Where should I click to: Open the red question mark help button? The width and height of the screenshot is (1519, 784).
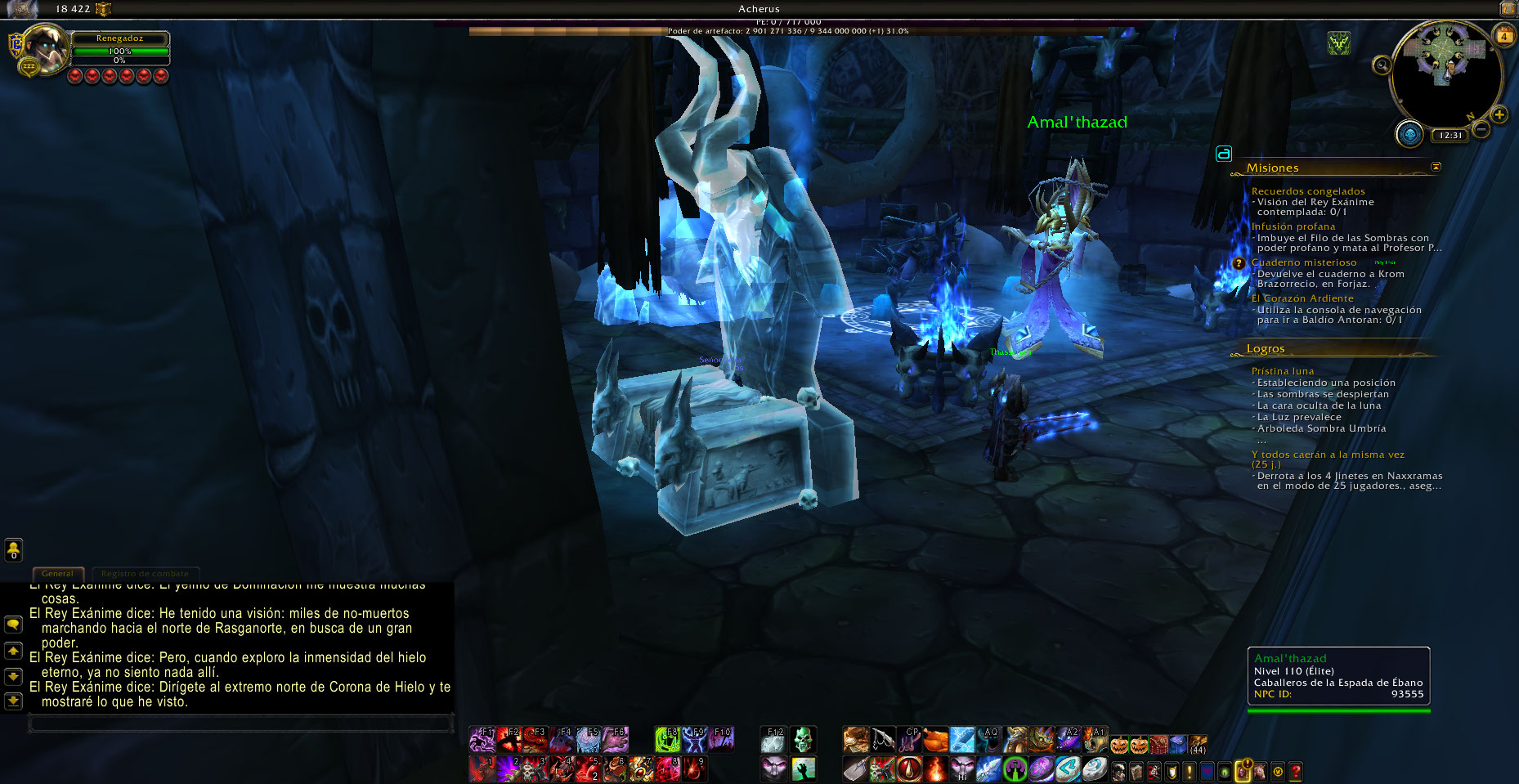[1295, 771]
